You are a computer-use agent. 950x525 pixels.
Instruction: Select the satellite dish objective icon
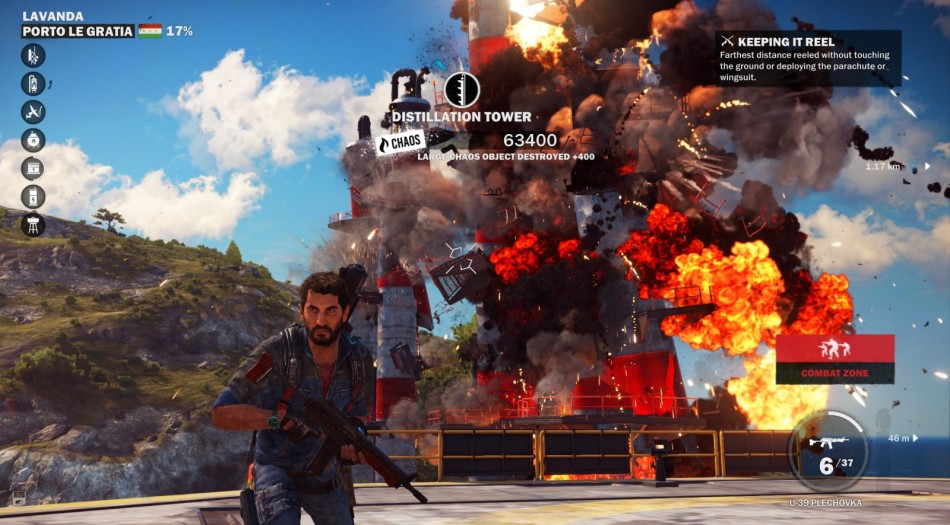click(x=33, y=112)
